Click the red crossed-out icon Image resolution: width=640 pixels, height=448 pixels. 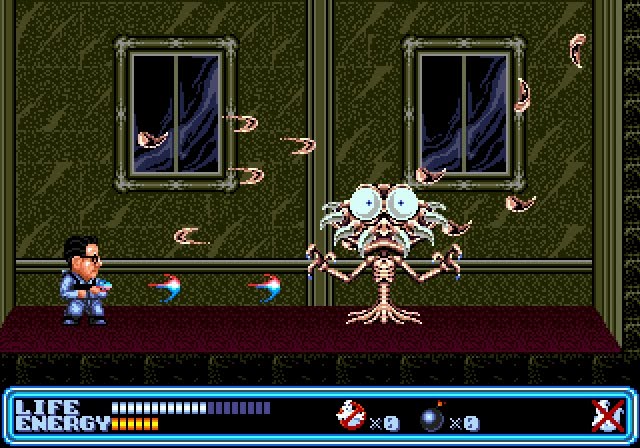pyautogui.click(x=603, y=414)
